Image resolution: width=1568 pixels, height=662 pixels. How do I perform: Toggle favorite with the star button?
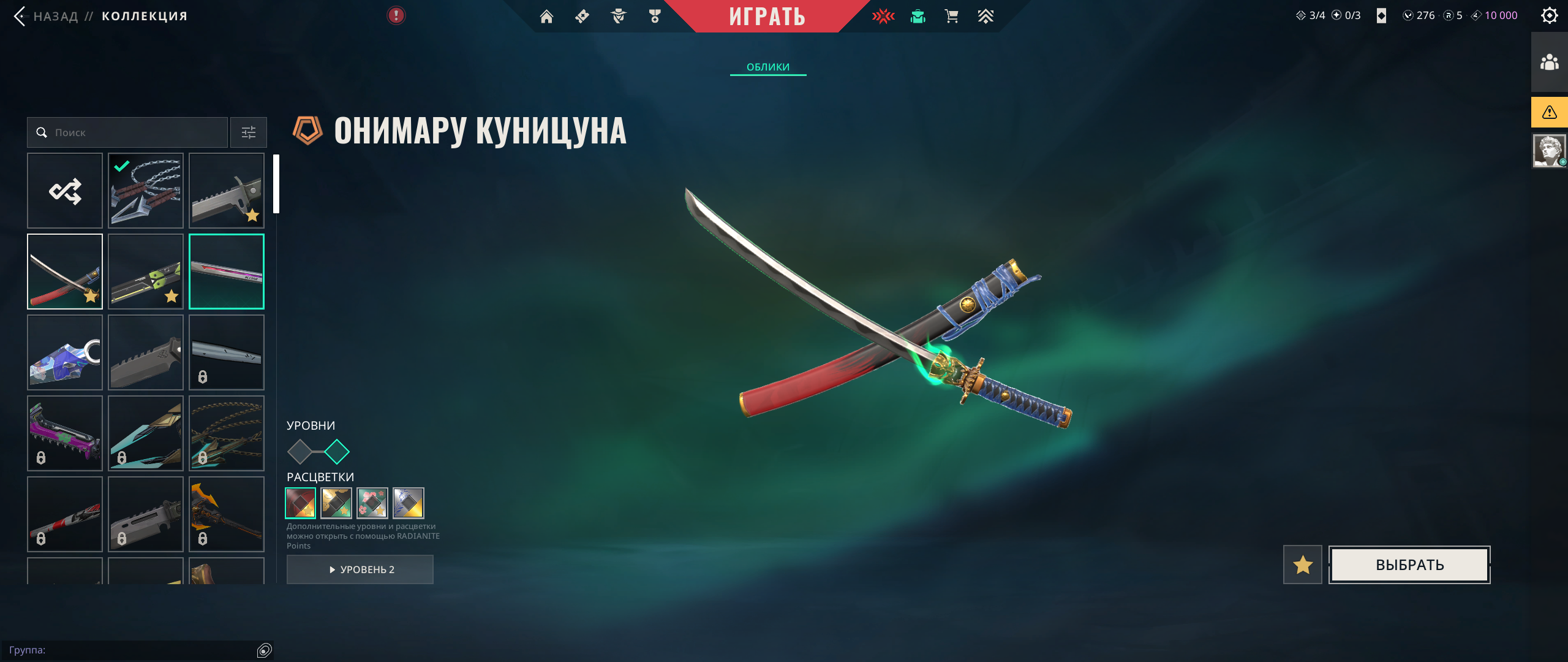tap(1302, 565)
